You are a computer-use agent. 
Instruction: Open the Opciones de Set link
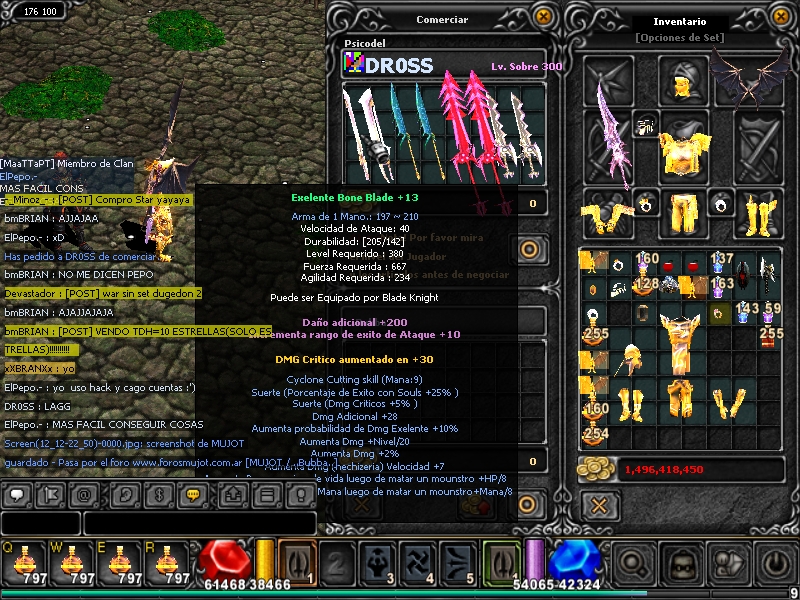click(x=679, y=38)
